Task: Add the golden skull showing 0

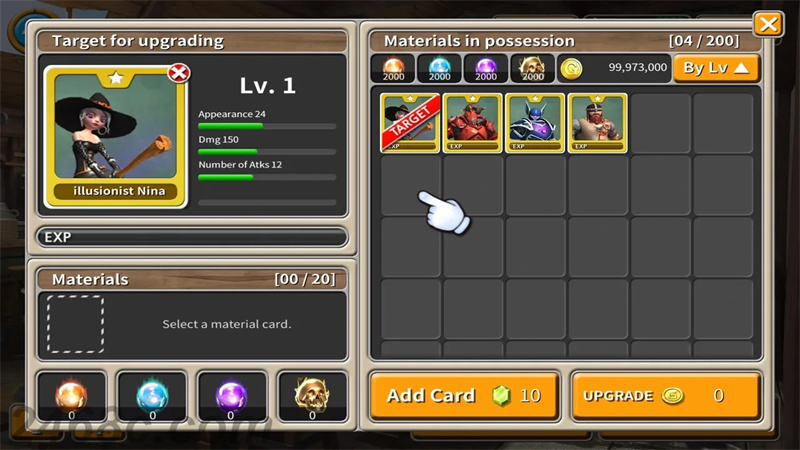Action: pyautogui.click(x=311, y=396)
